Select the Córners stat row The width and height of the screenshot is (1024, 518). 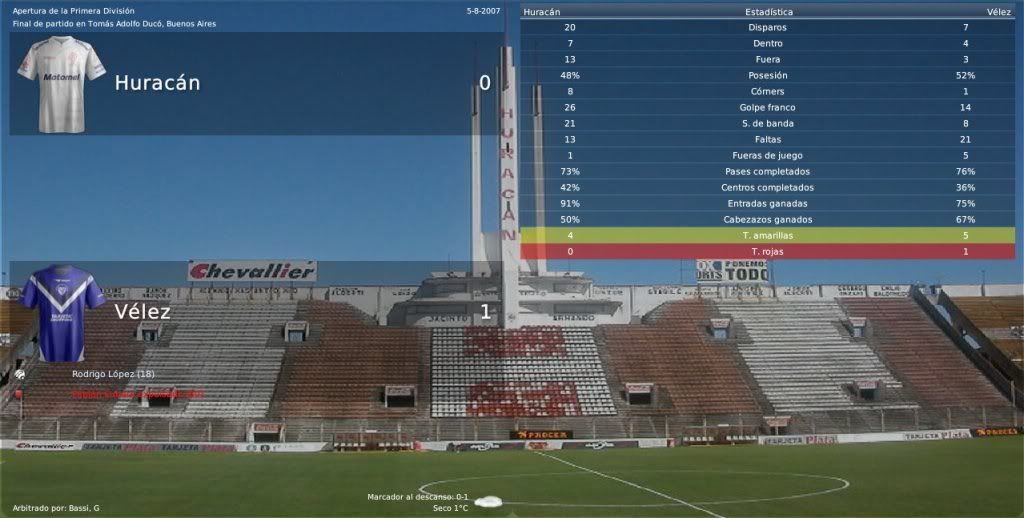(767, 91)
